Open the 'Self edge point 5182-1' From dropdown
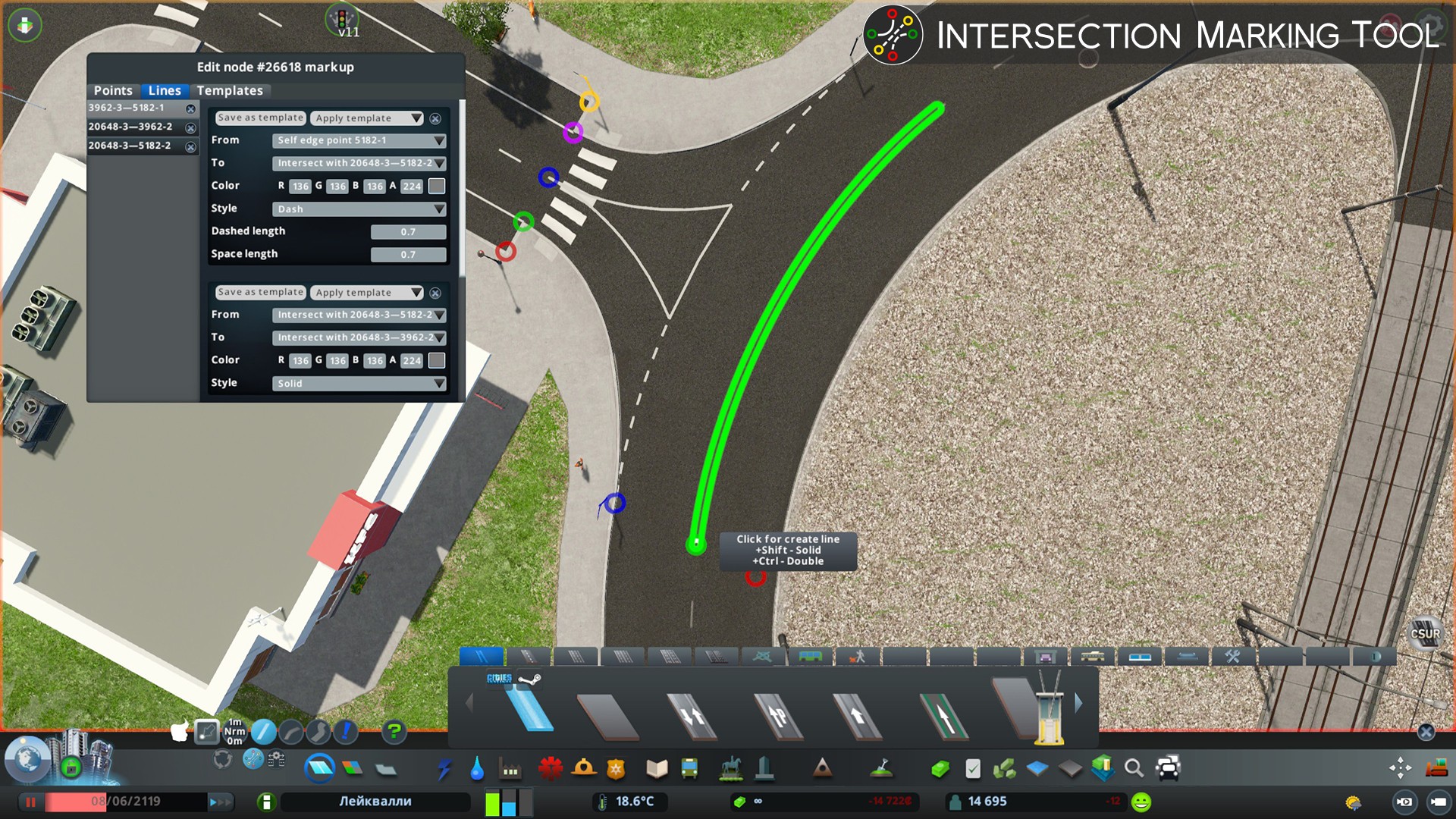Screen dimensions: 1456x819 (359, 140)
